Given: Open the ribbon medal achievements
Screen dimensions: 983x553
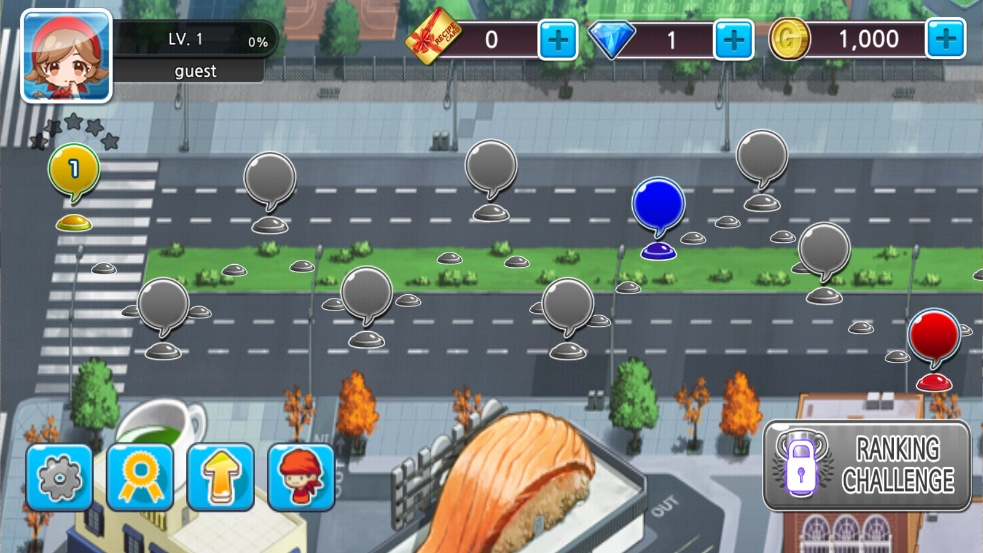Looking at the screenshot, I should pos(140,477).
